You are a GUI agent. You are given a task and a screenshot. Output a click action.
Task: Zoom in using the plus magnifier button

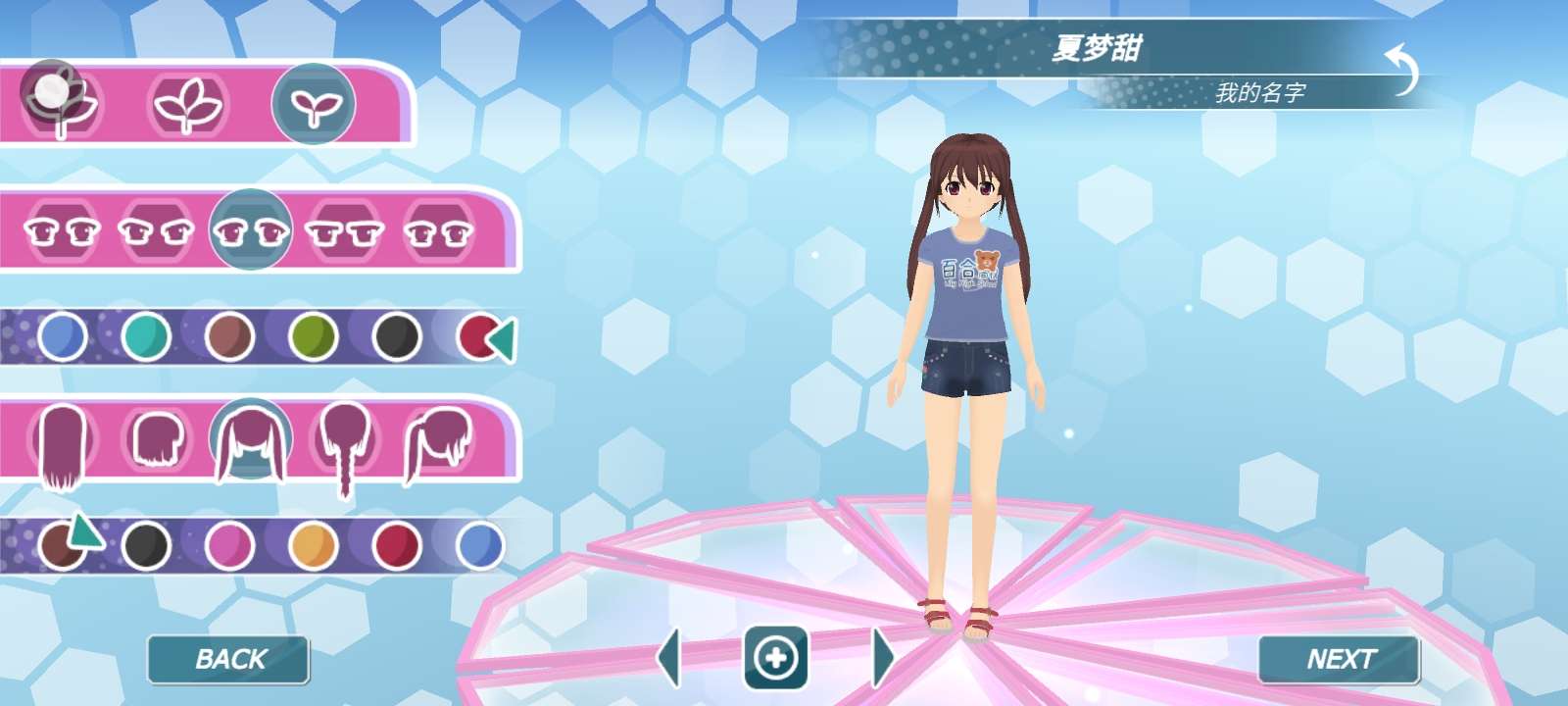pos(776,657)
